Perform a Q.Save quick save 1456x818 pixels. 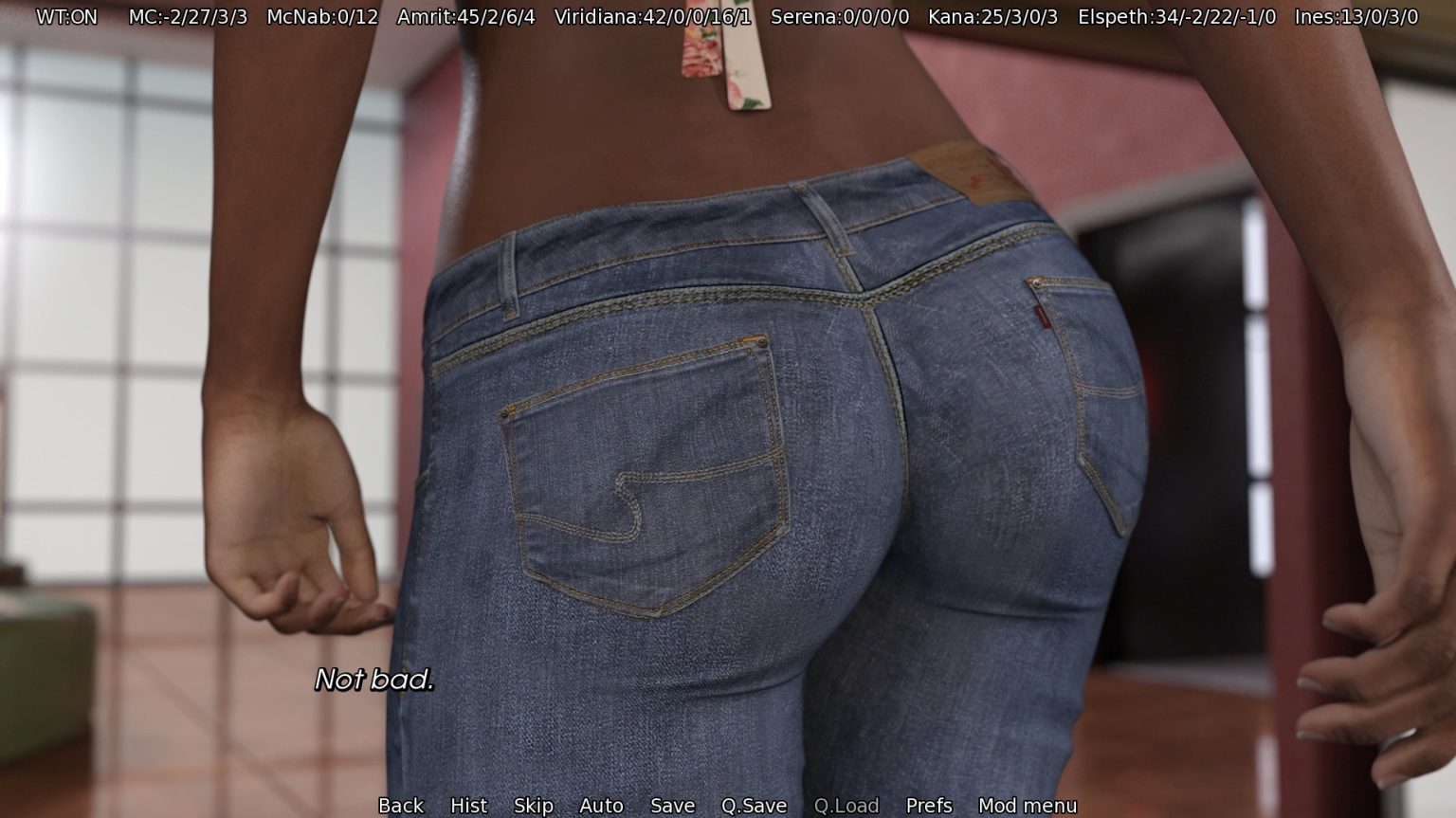tap(753, 805)
